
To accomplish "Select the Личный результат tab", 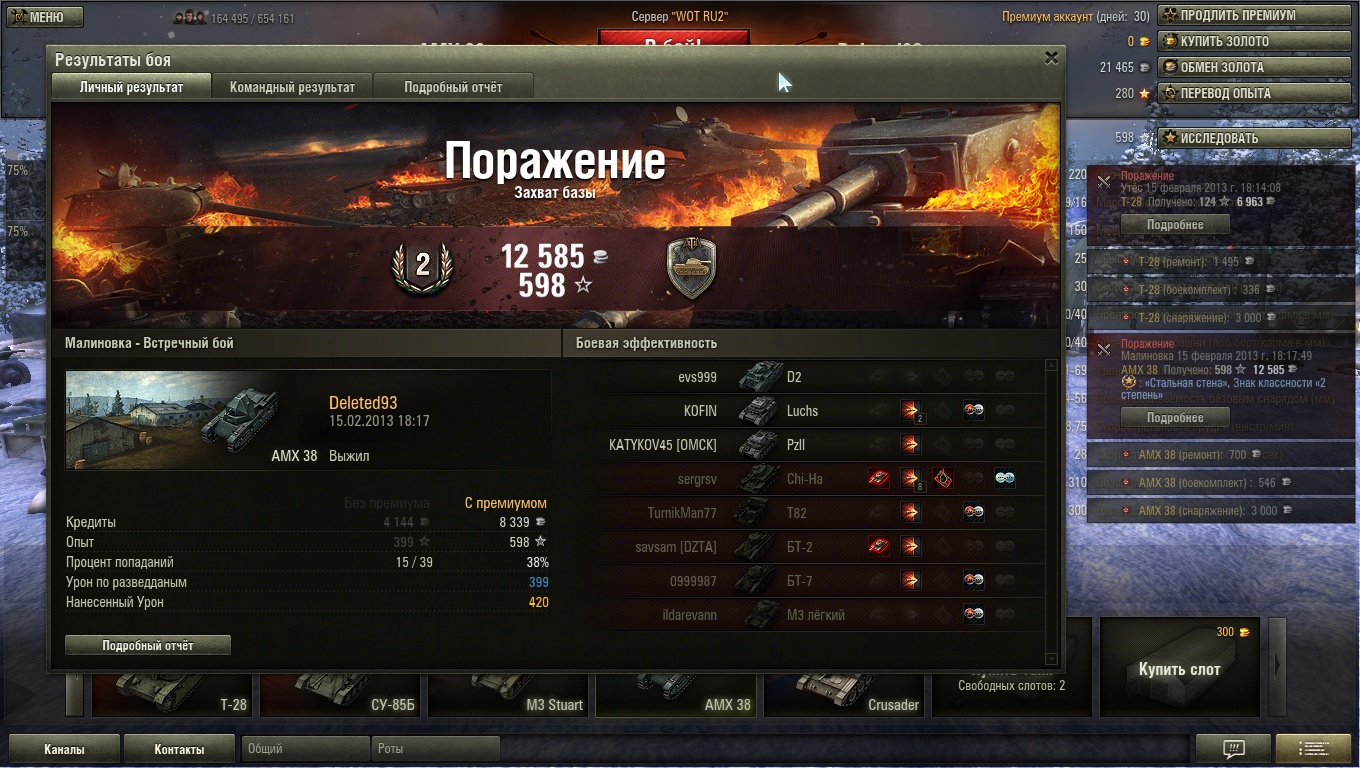I will [131, 87].
